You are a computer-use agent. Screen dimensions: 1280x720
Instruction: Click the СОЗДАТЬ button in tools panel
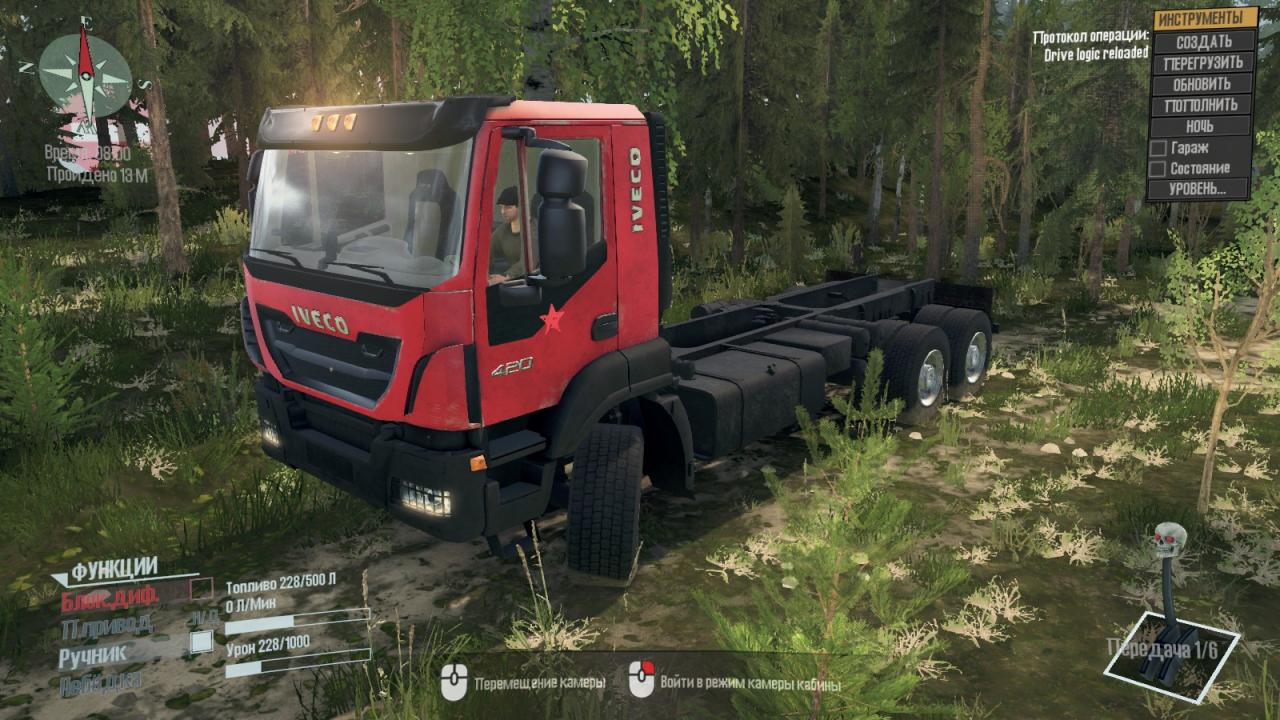coord(1203,42)
